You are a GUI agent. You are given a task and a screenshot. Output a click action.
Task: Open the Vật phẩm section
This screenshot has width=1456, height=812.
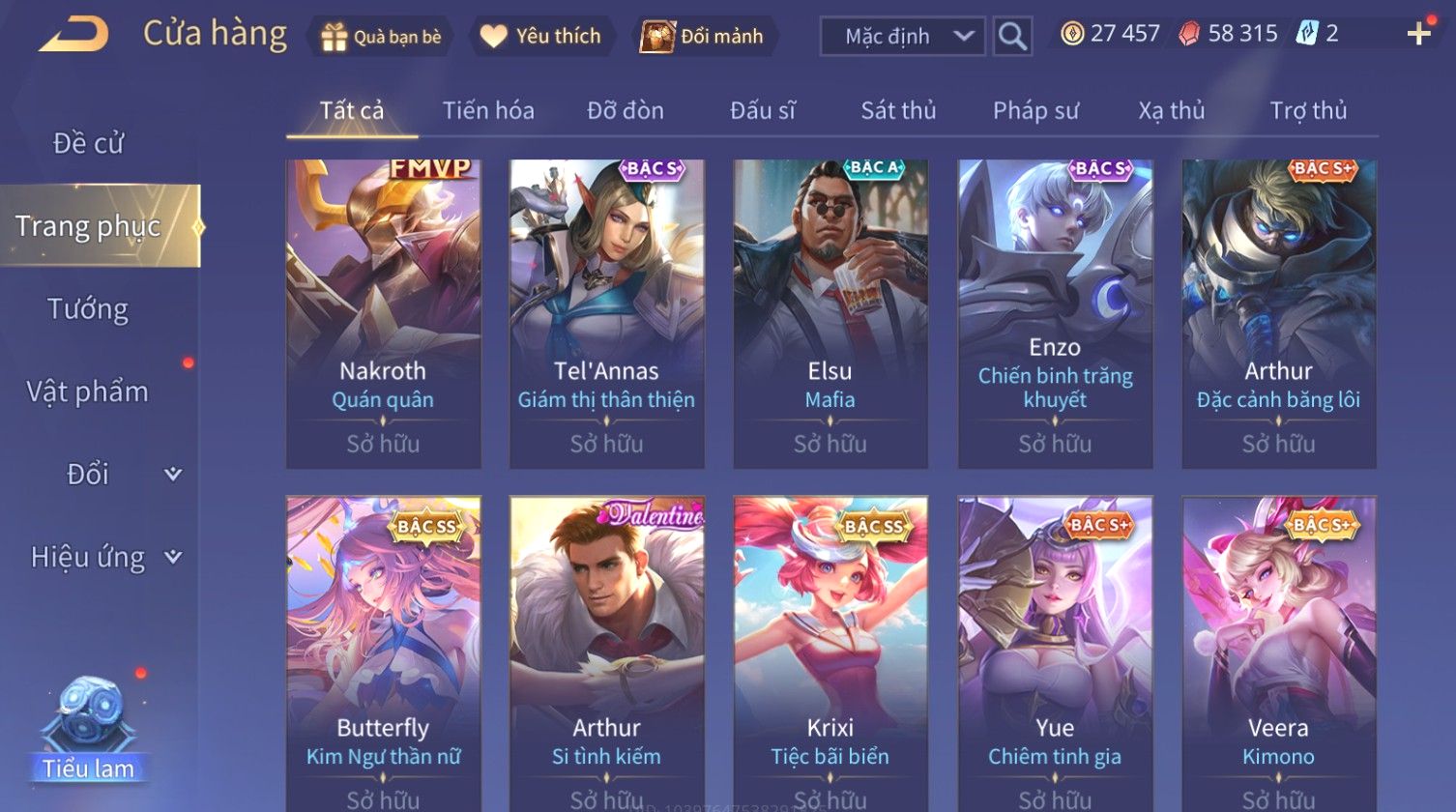click(88, 391)
